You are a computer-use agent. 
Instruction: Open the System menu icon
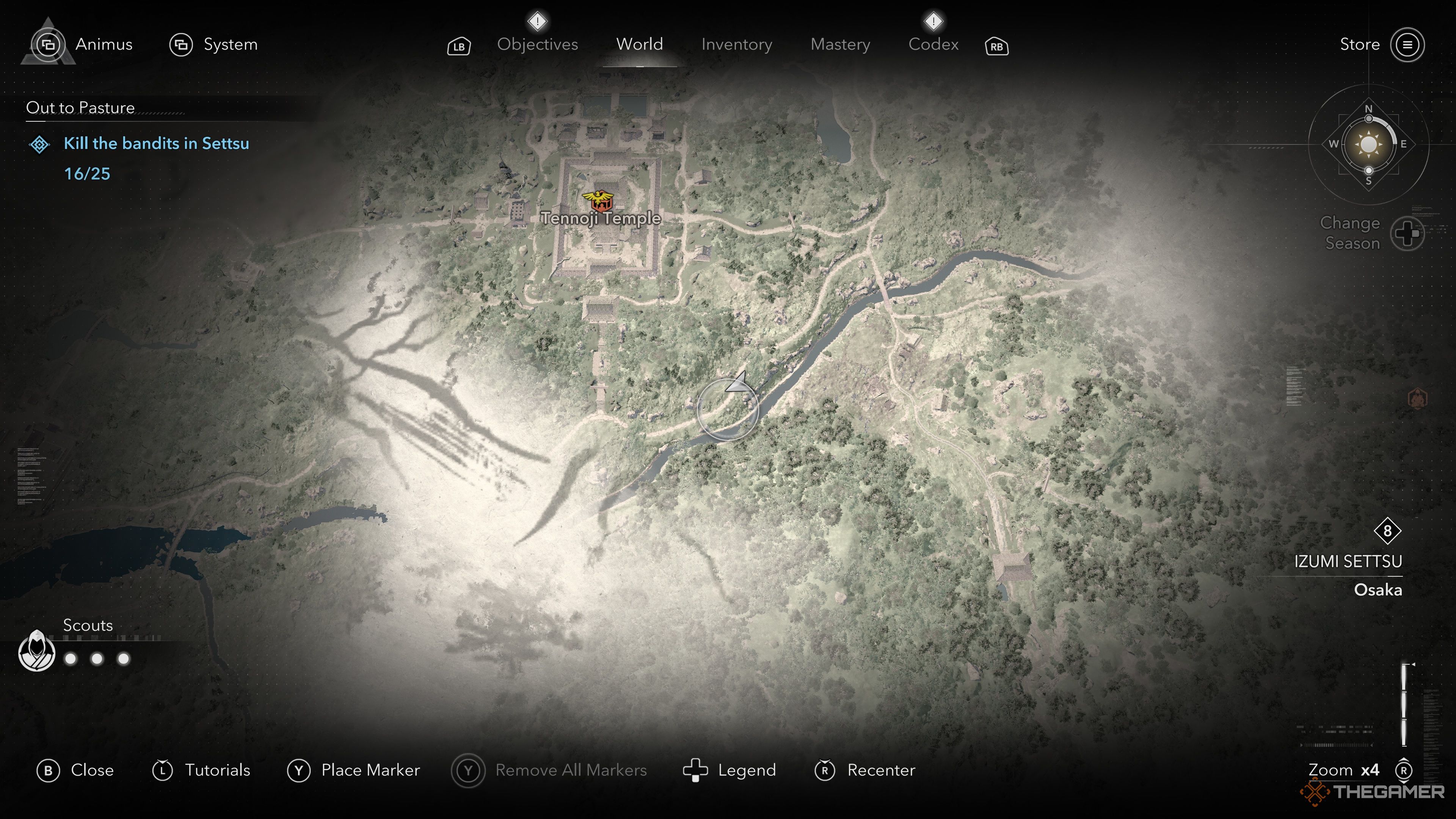pos(181,44)
